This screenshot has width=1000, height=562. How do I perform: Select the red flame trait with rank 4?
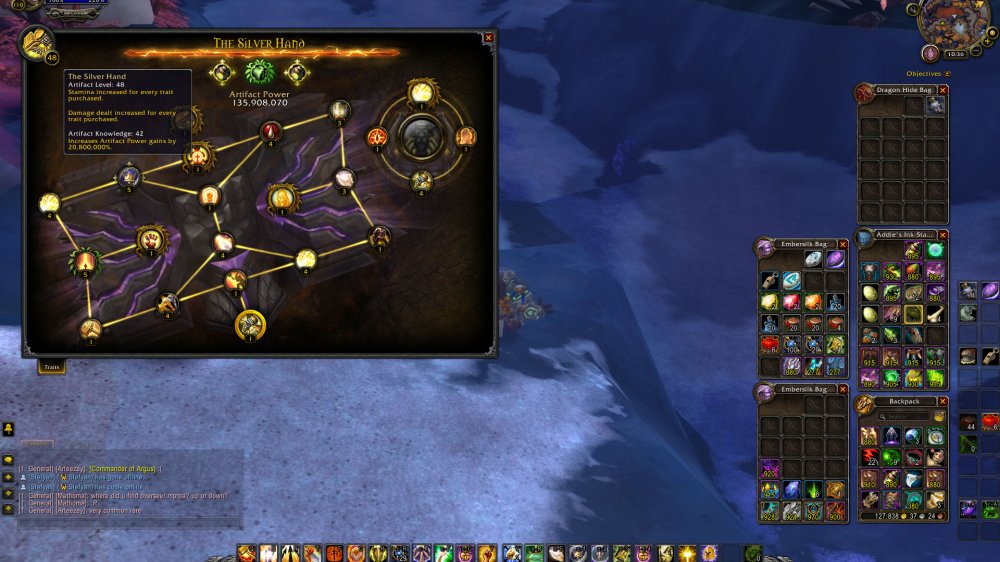(x=271, y=132)
